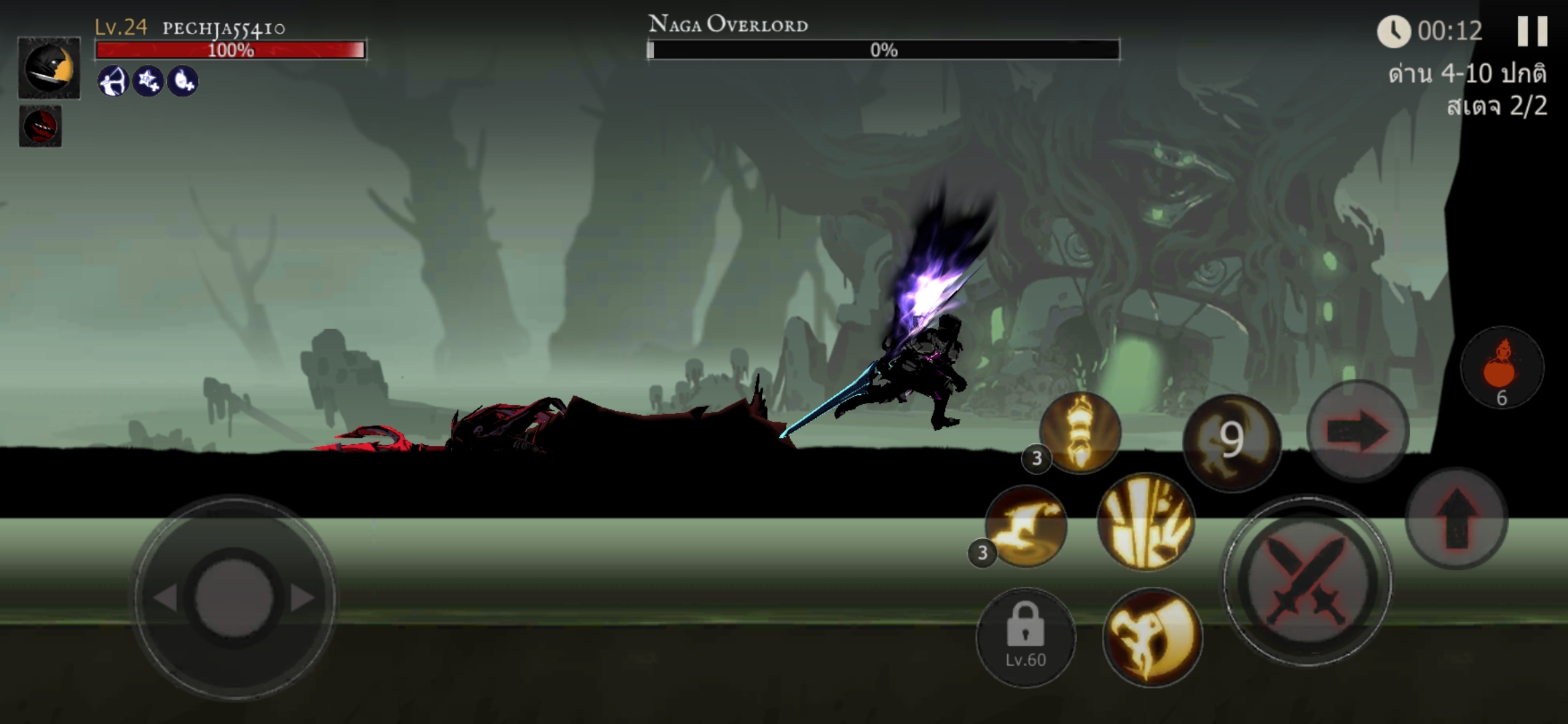Switch to the red secondary character portrait
This screenshot has width=1568, height=724.
(x=40, y=126)
